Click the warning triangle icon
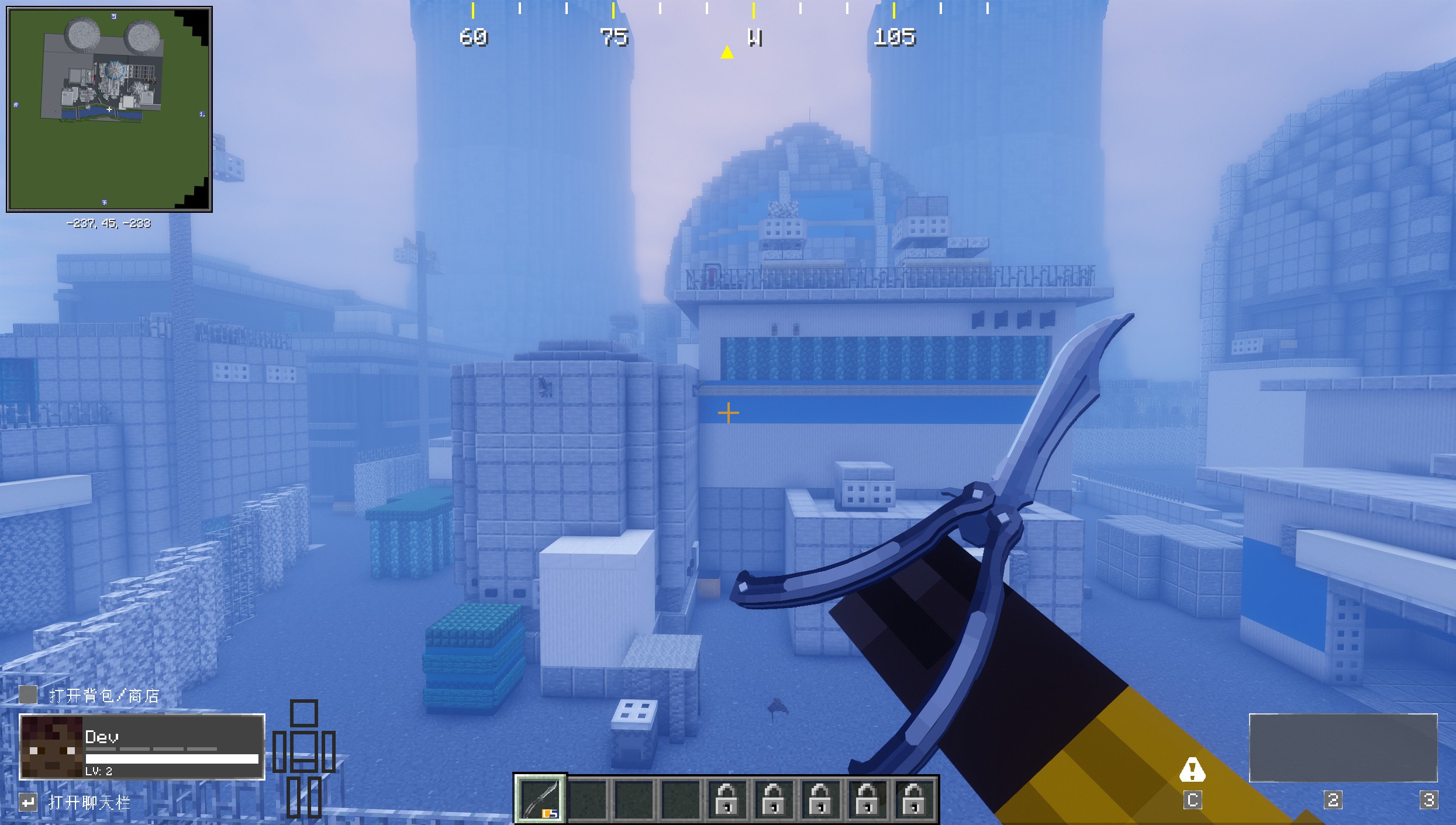 1192,770
